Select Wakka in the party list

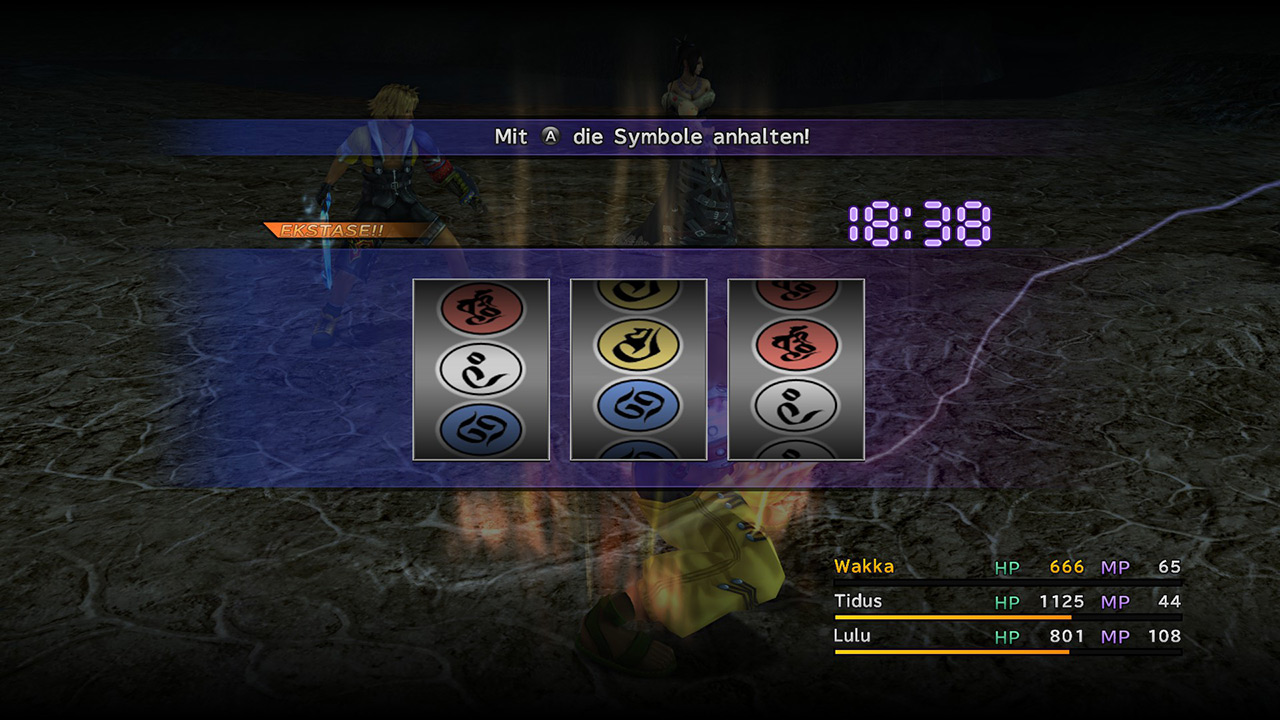[864, 567]
